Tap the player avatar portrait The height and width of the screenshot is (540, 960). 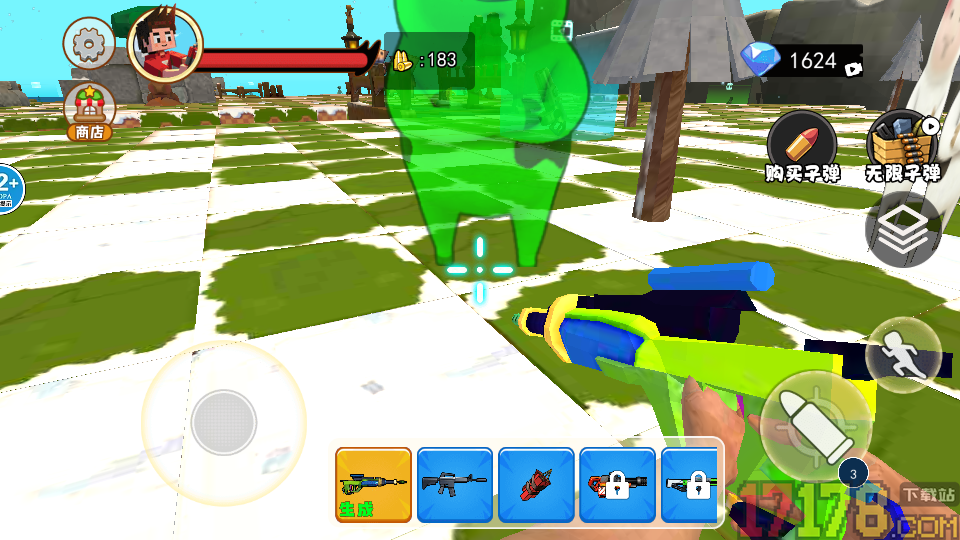(165, 46)
